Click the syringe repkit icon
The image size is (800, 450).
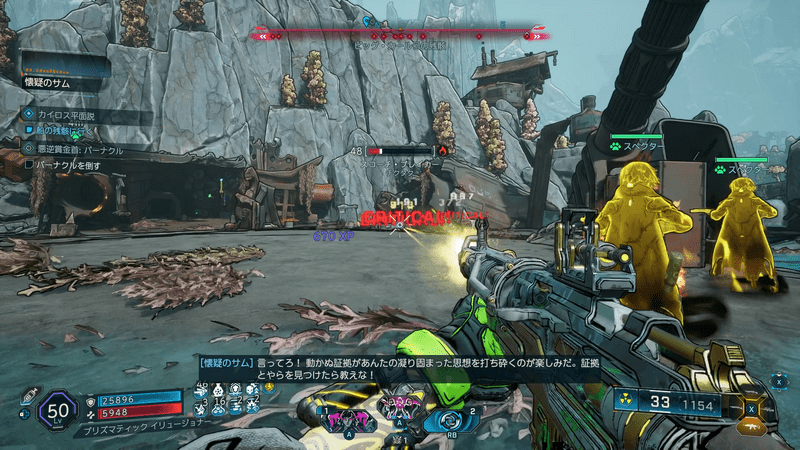[x=28, y=395]
